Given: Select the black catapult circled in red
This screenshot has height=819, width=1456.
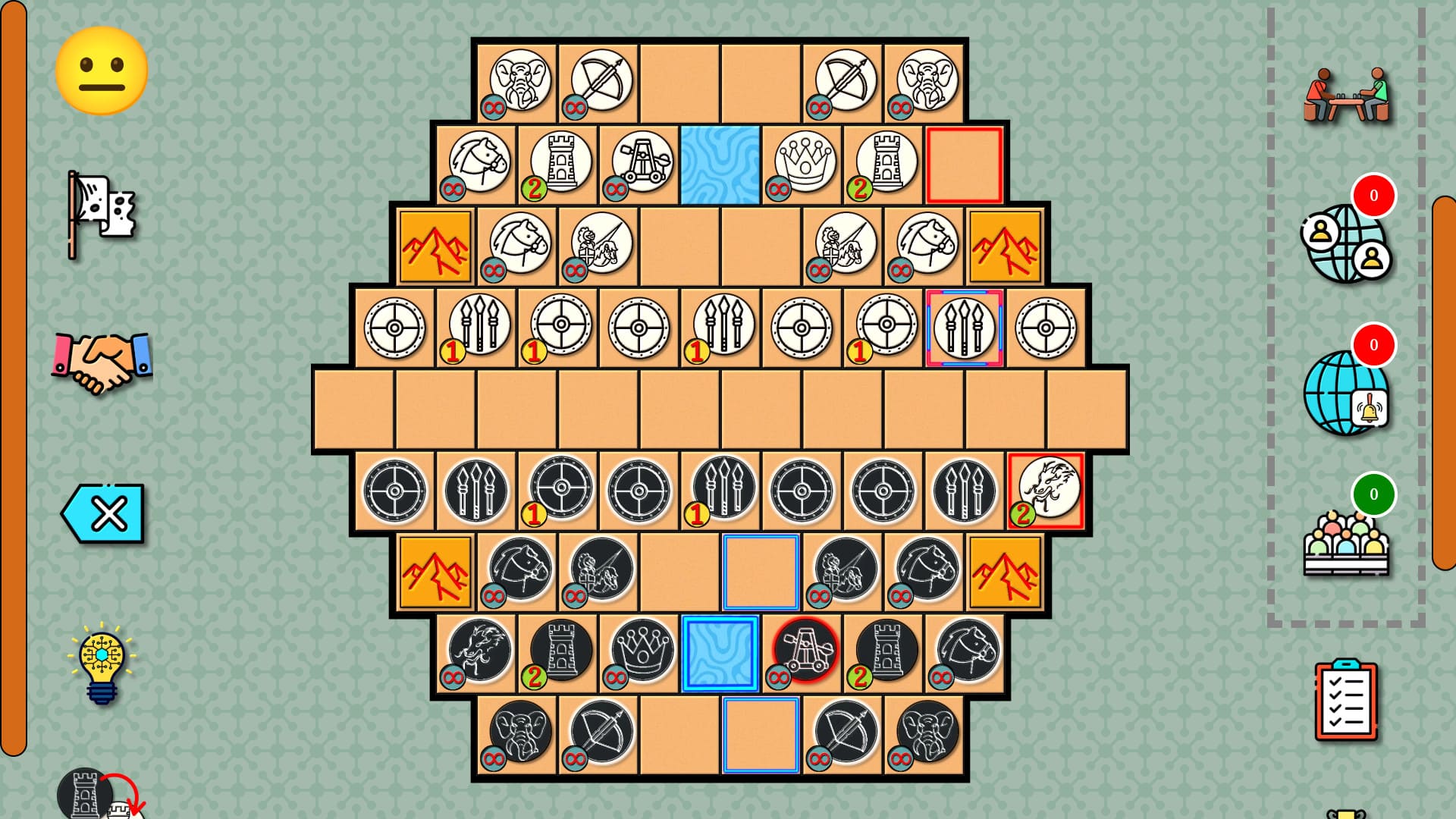Looking at the screenshot, I should (x=806, y=651).
